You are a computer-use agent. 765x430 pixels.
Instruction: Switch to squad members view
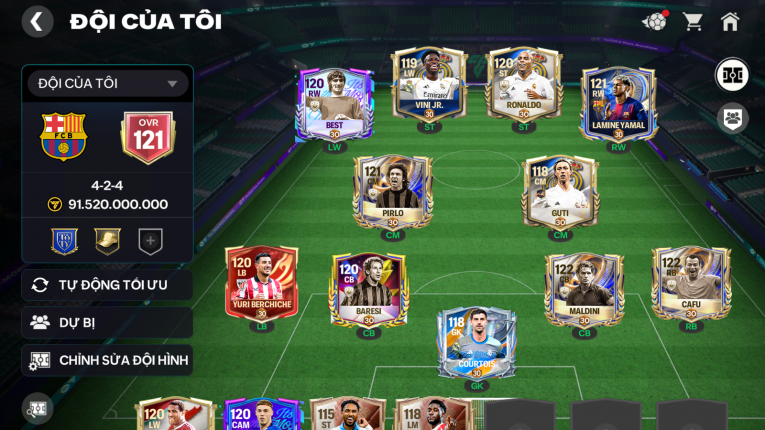point(732,118)
